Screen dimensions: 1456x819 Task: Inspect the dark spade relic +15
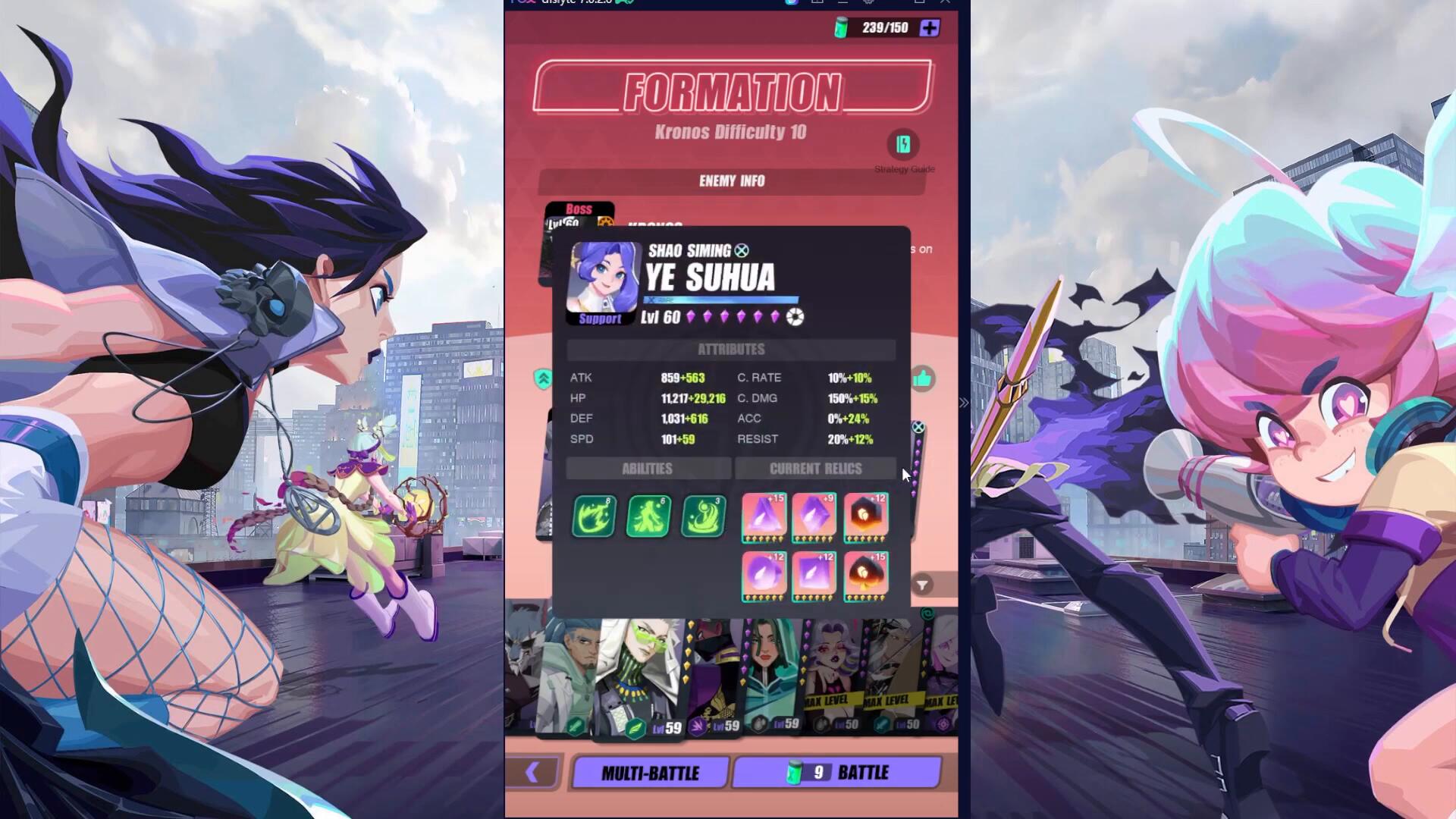pos(865,576)
